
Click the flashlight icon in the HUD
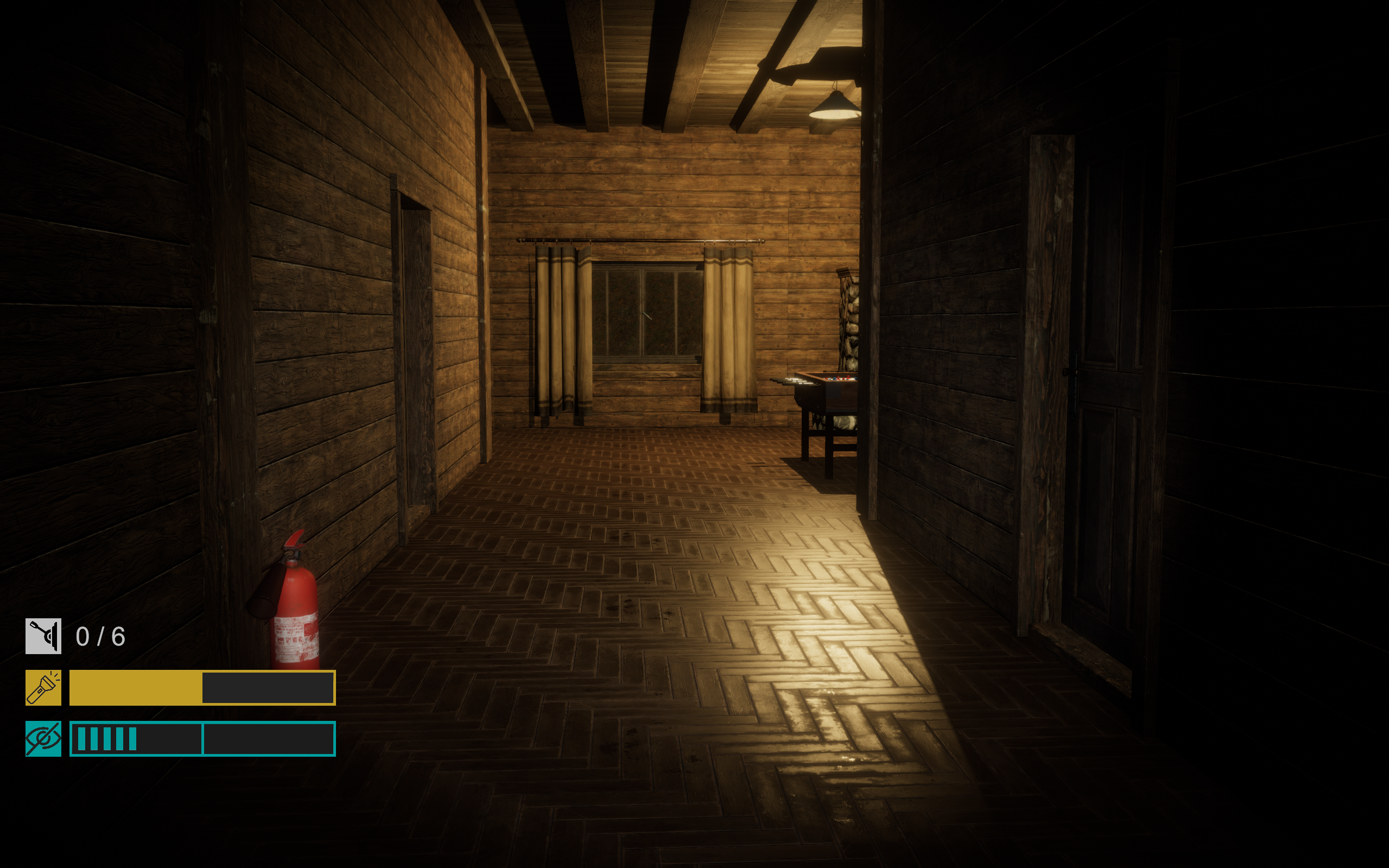coord(43,687)
